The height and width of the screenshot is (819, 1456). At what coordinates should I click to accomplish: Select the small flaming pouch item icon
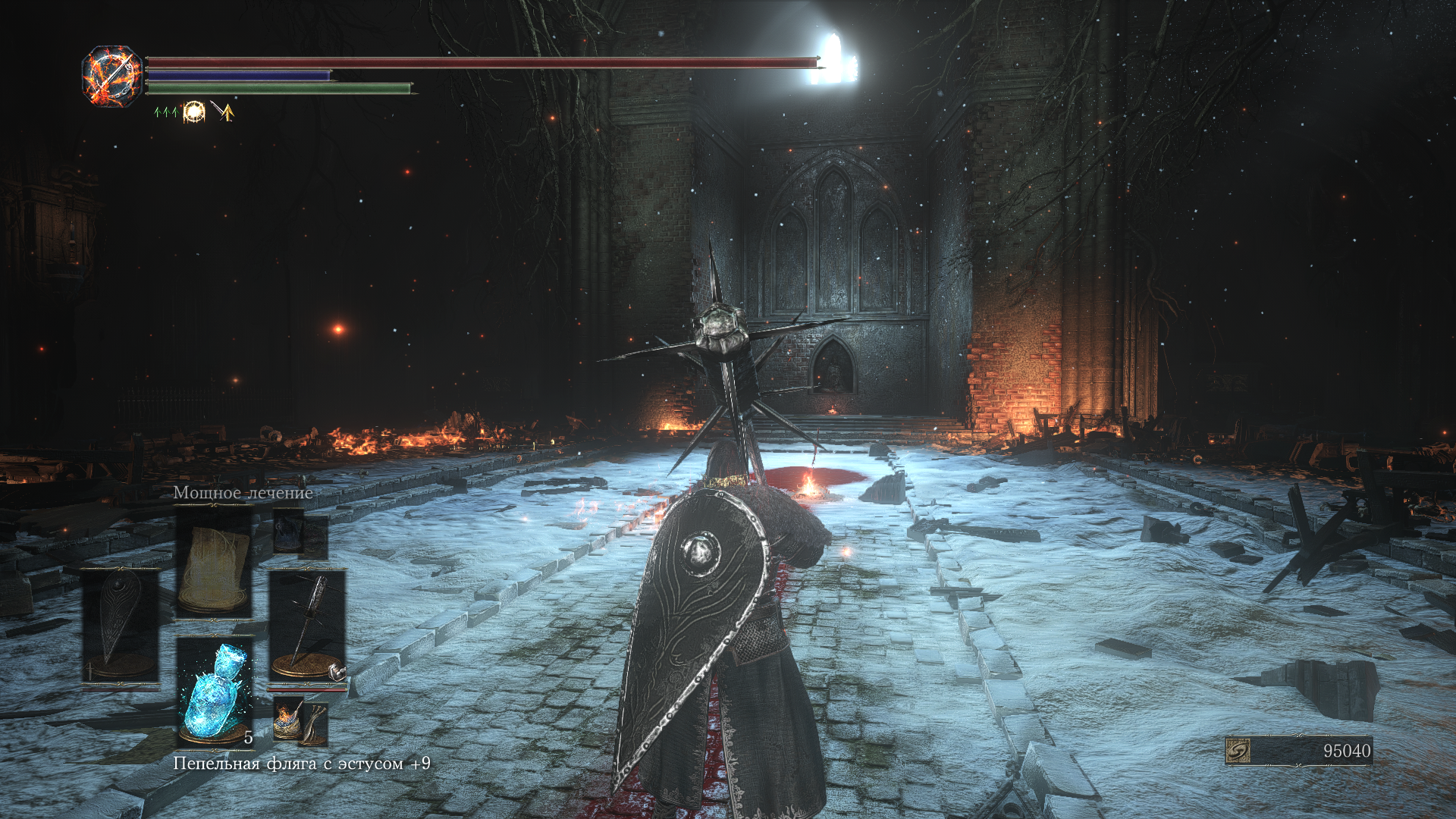(x=301, y=721)
